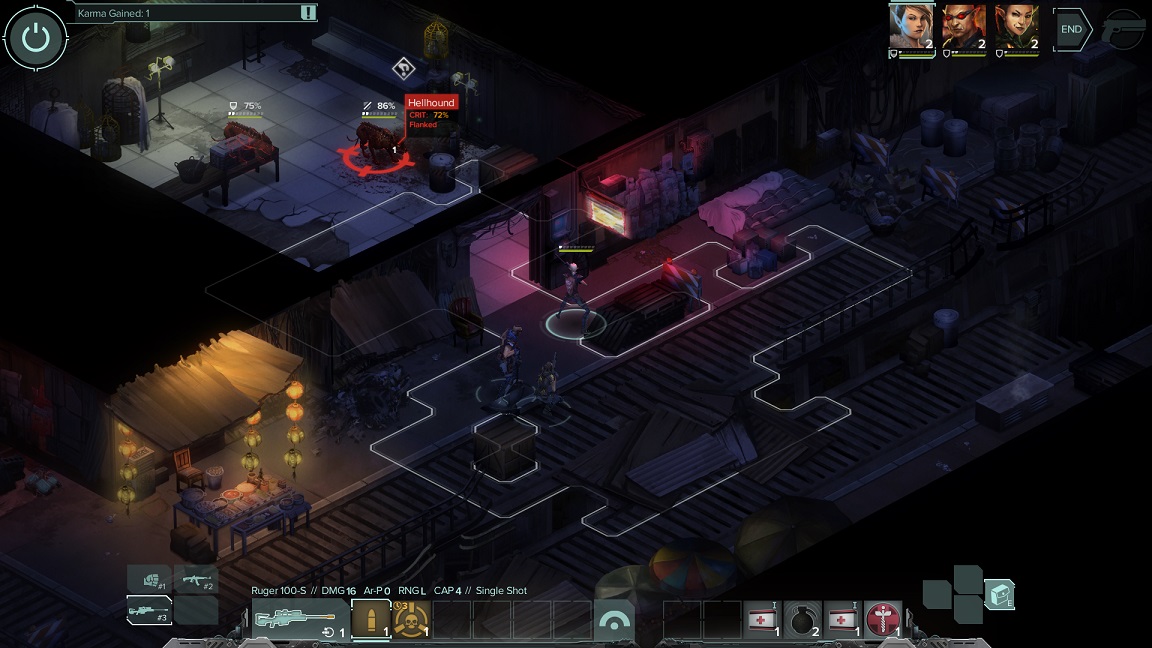
Task: Select the blue-skinned elf portrait
Action: click(x=911, y=27)
